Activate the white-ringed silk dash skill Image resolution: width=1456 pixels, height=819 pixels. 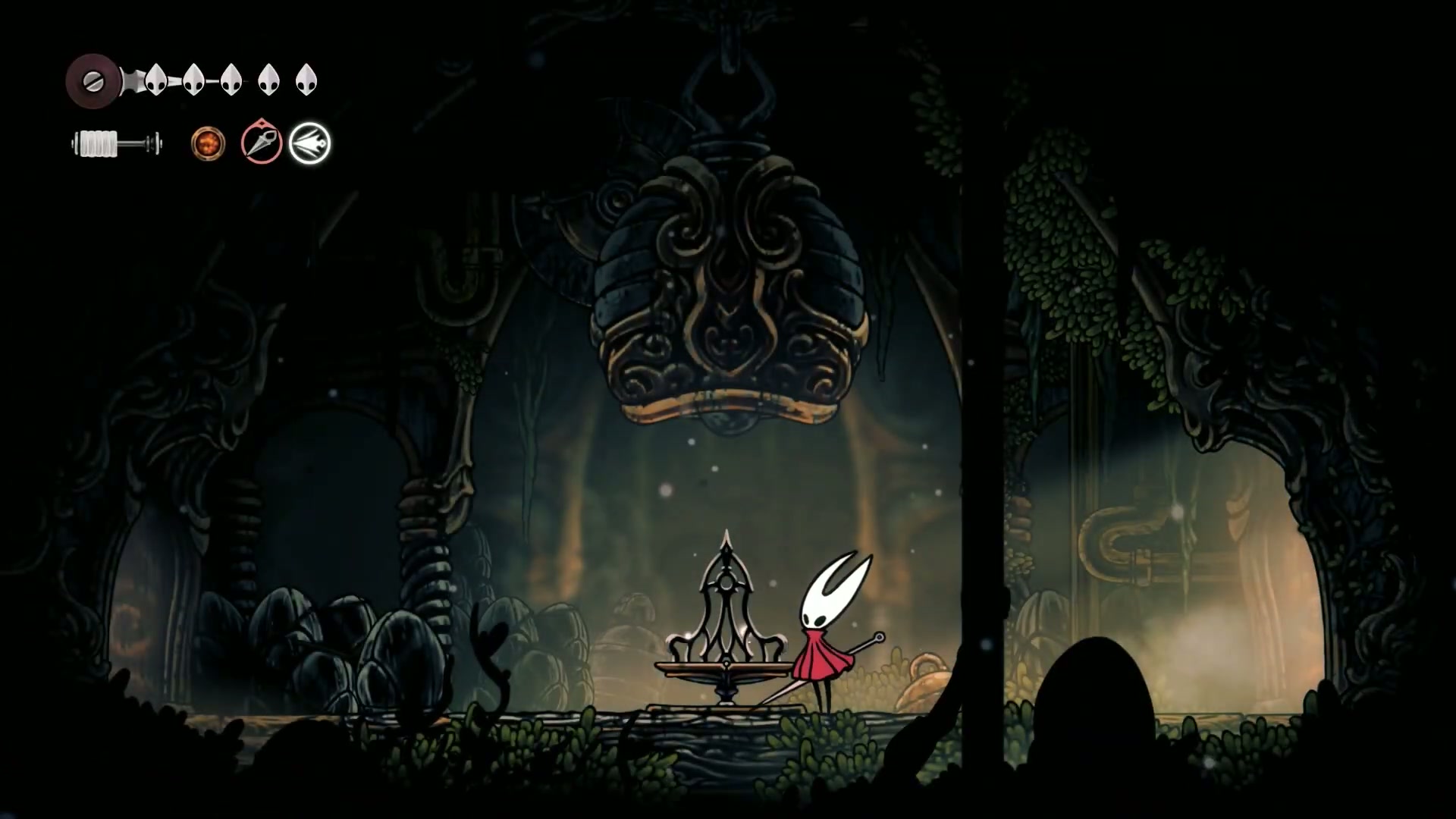pos(310,143)
